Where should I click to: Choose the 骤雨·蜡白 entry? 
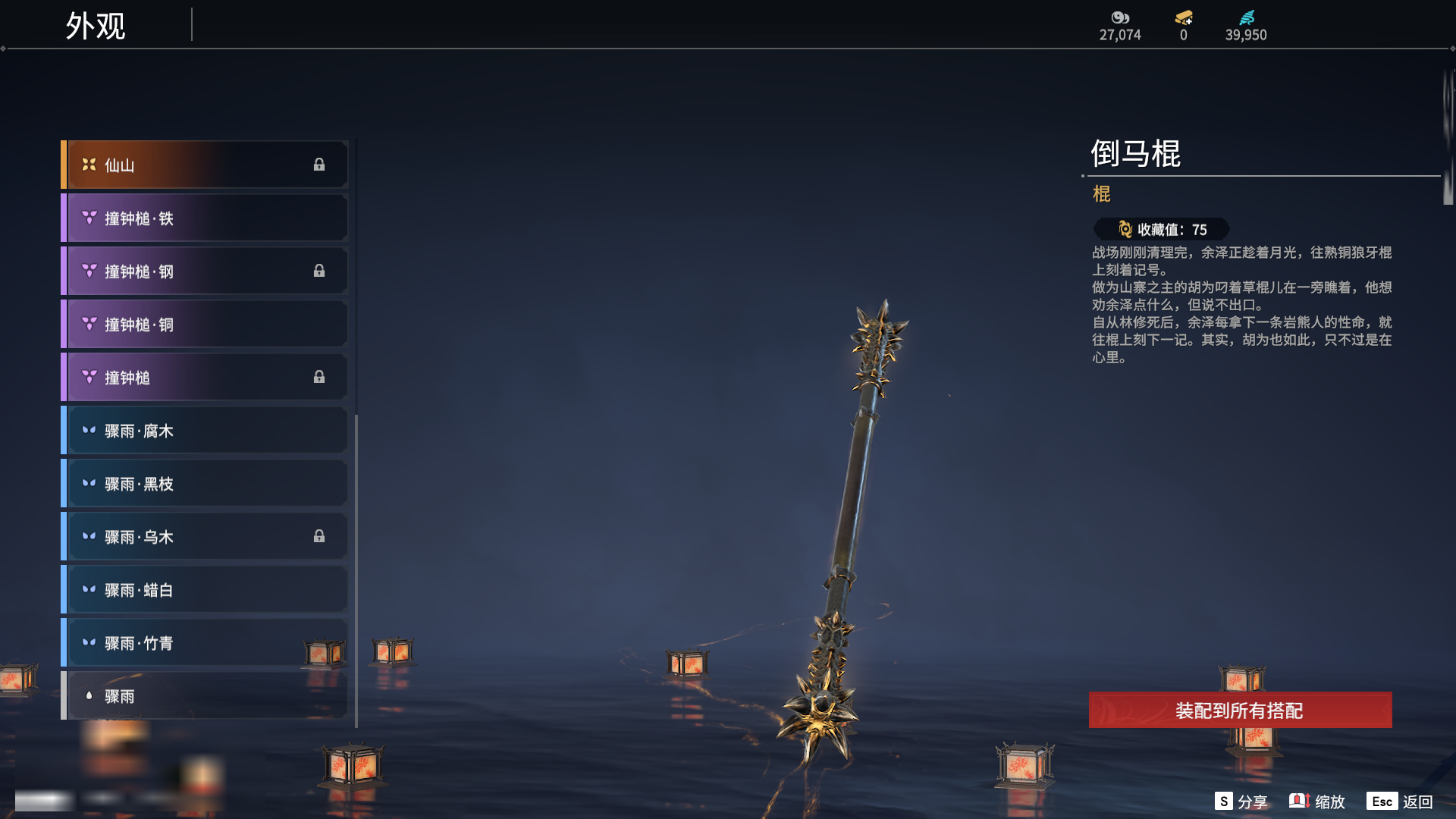point(205,590)
